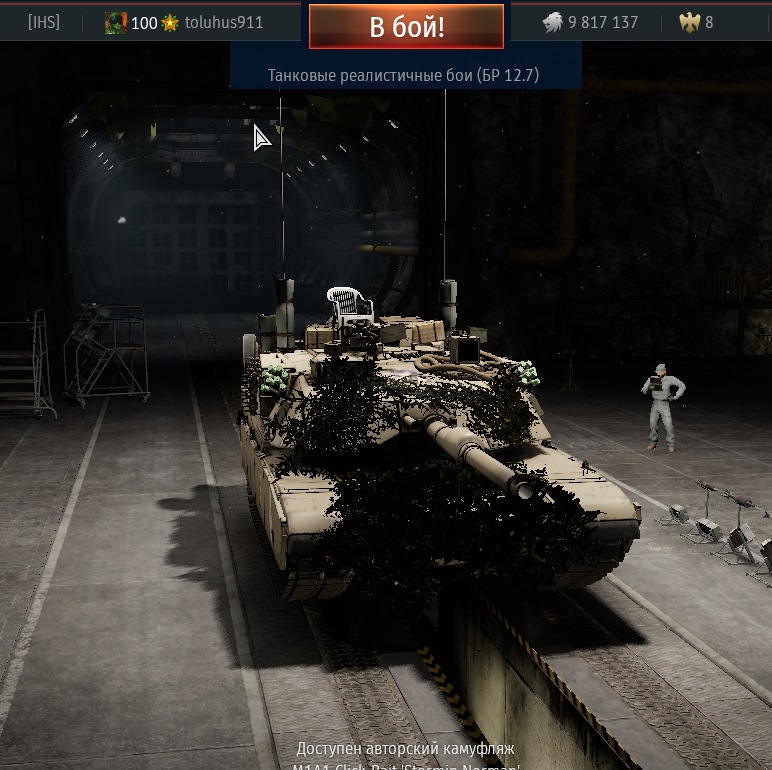This screenshot has height=770, width=772.
Task: Open the toluhus911 player profile
Action: [x=224, y=22]
